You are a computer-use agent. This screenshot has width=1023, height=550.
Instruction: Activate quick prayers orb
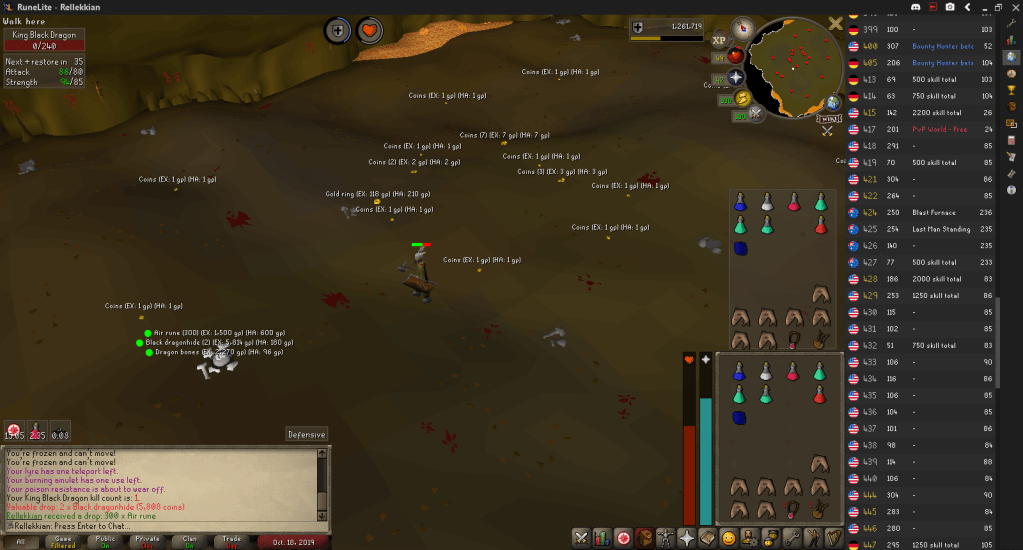[735, 77]
